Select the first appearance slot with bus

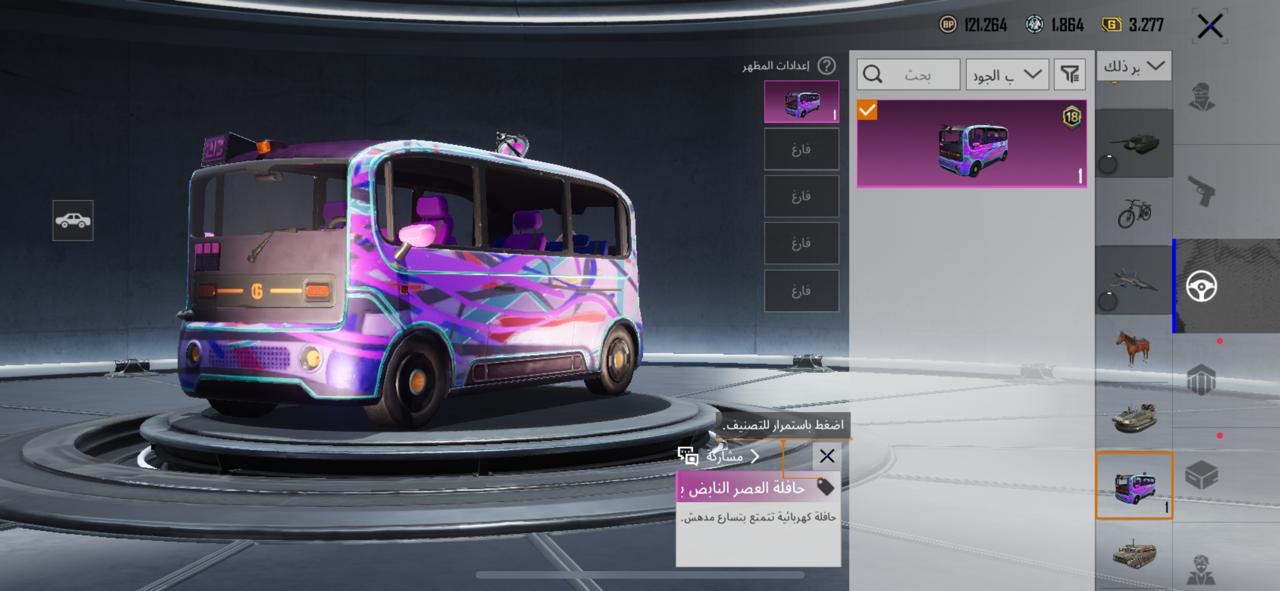[801, 102]
